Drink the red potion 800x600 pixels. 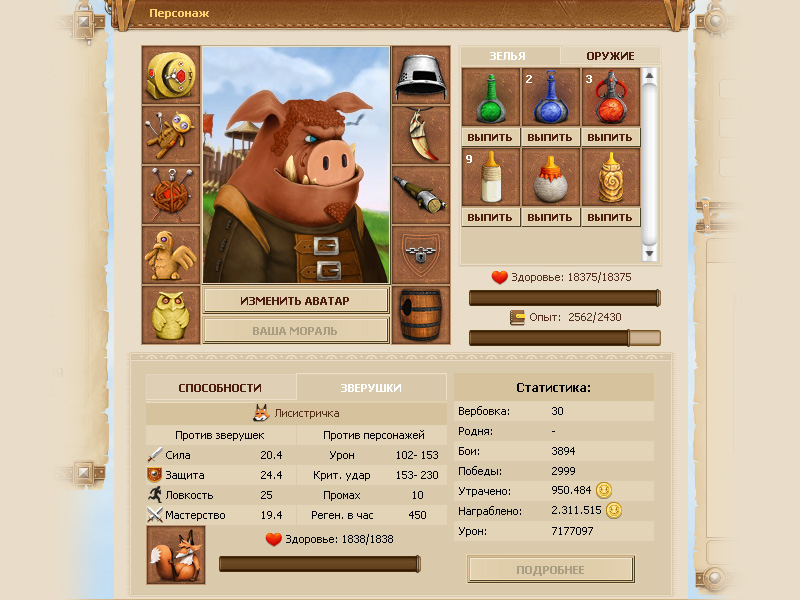(611, 137)
